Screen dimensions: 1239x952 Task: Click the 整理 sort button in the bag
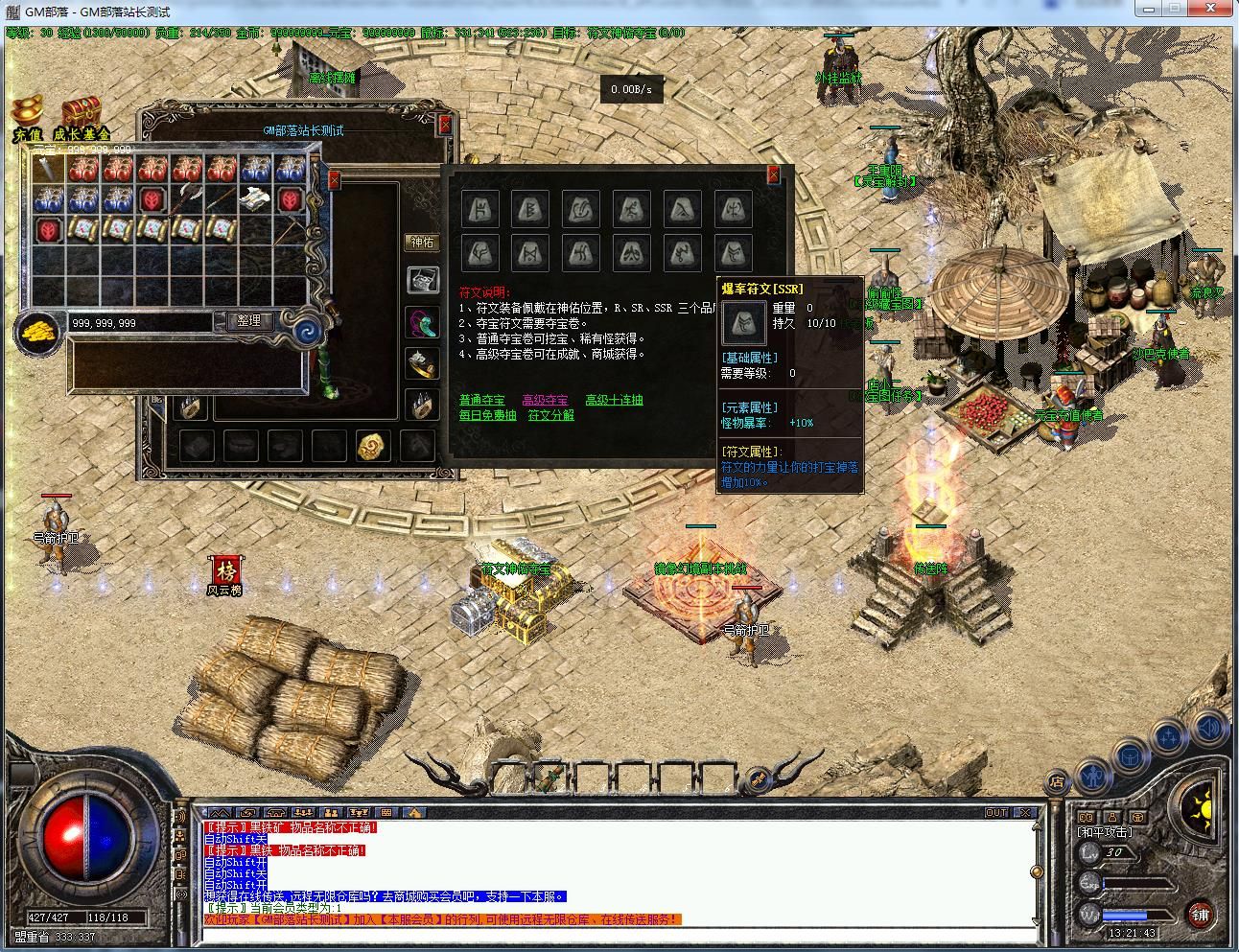click(248, 321)
